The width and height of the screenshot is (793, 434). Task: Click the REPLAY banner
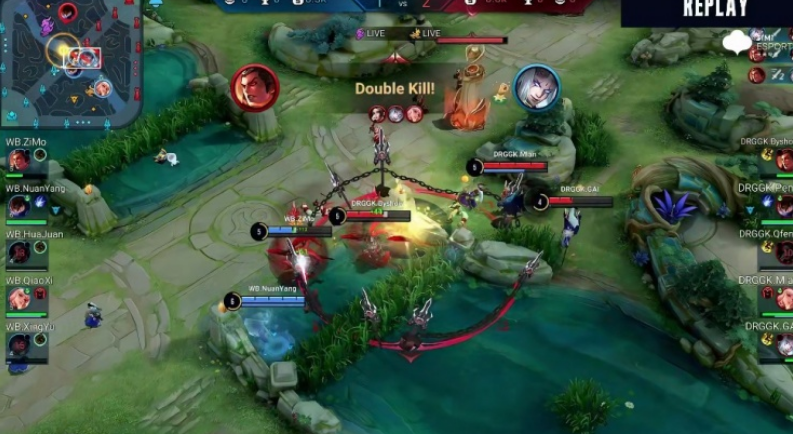coord(715,10)
